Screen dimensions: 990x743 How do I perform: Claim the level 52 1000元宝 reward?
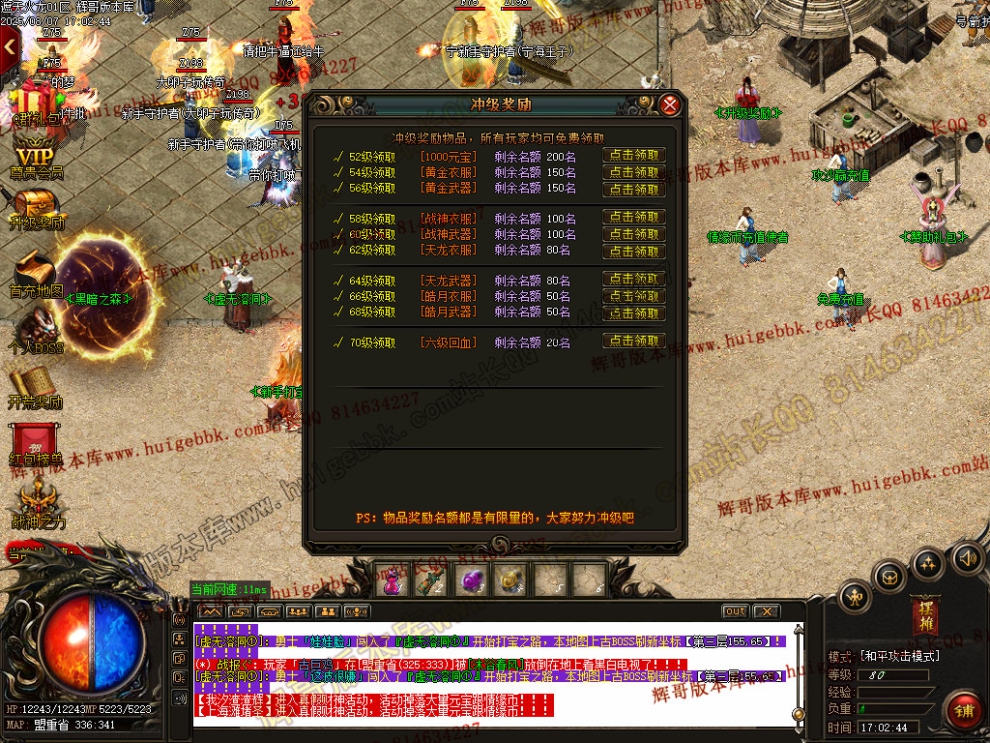click(x=634, y=156)
